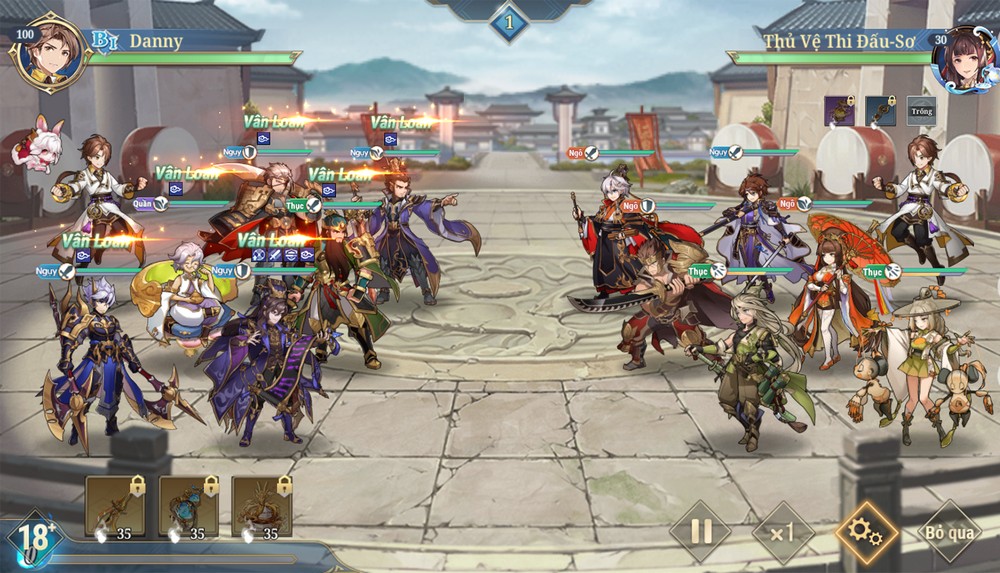Open Danny's player portrait

point(48,52)
